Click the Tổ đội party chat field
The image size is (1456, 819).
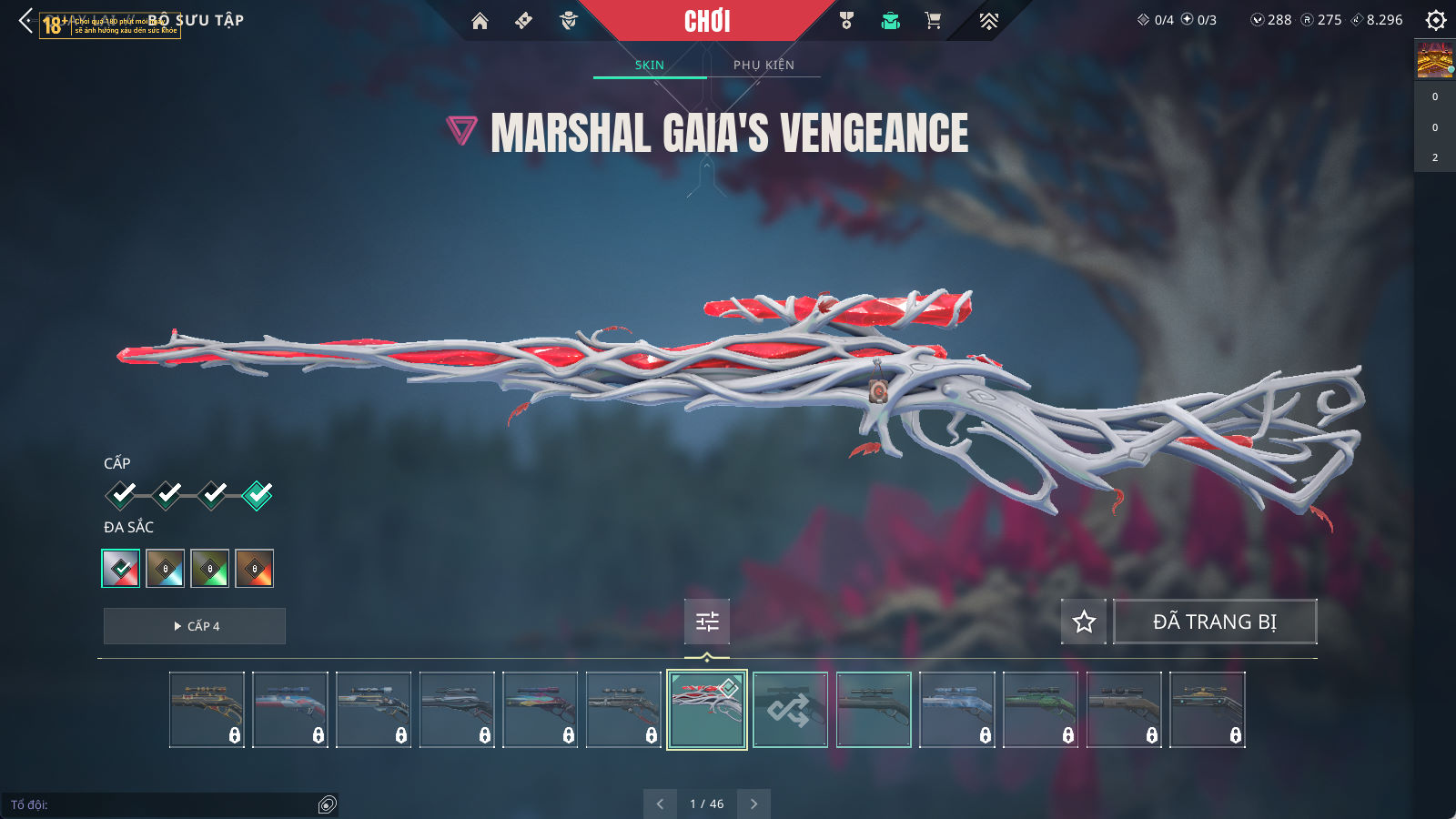click(164, 804)
